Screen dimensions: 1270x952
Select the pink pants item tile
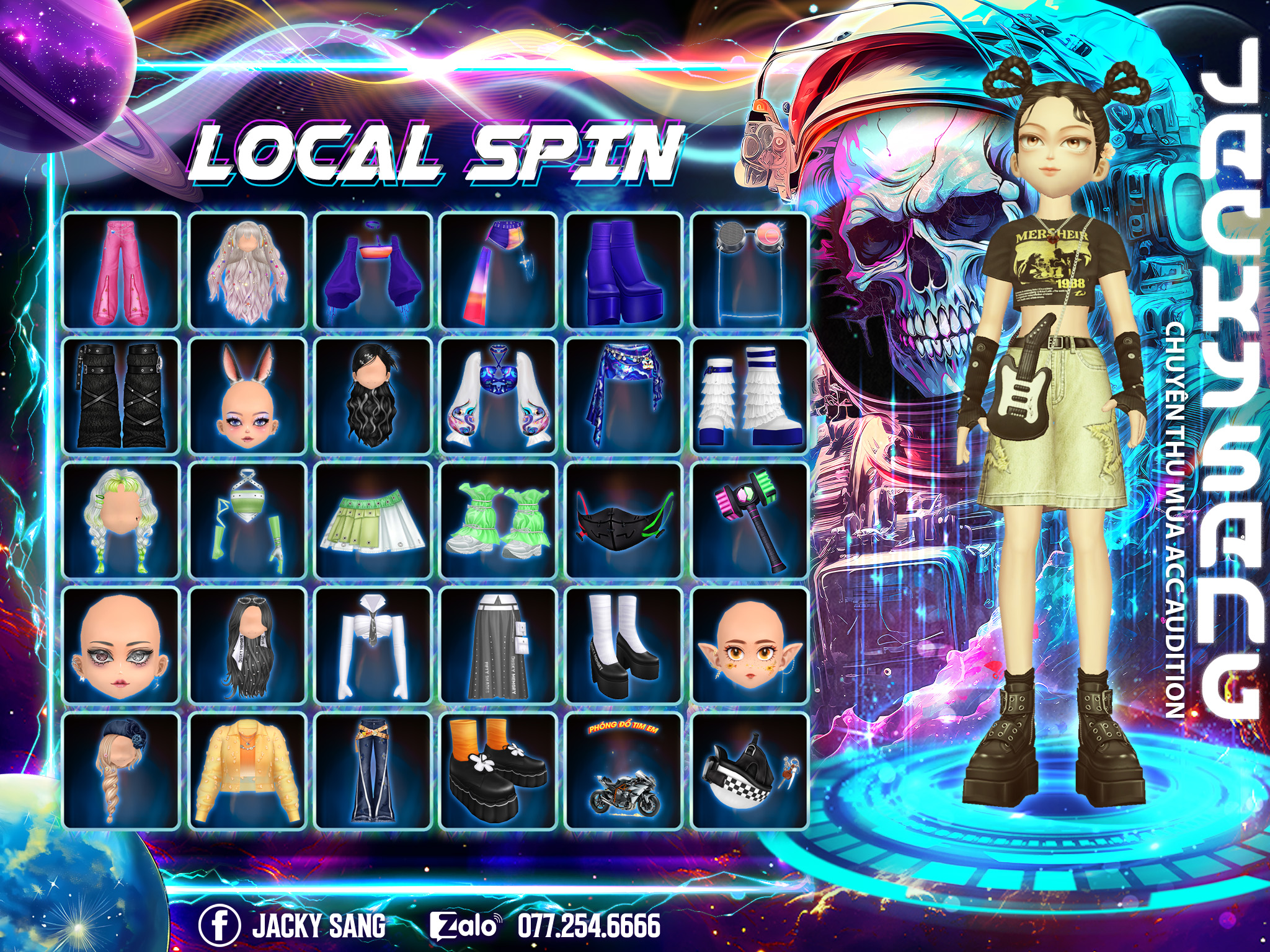[x=122, y=271]
